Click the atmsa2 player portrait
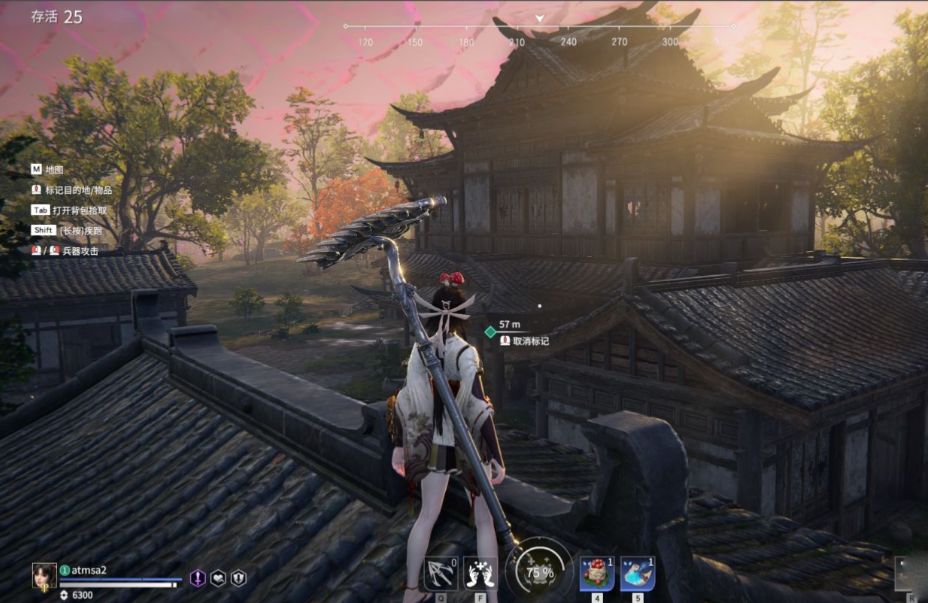 pos(43,576)
